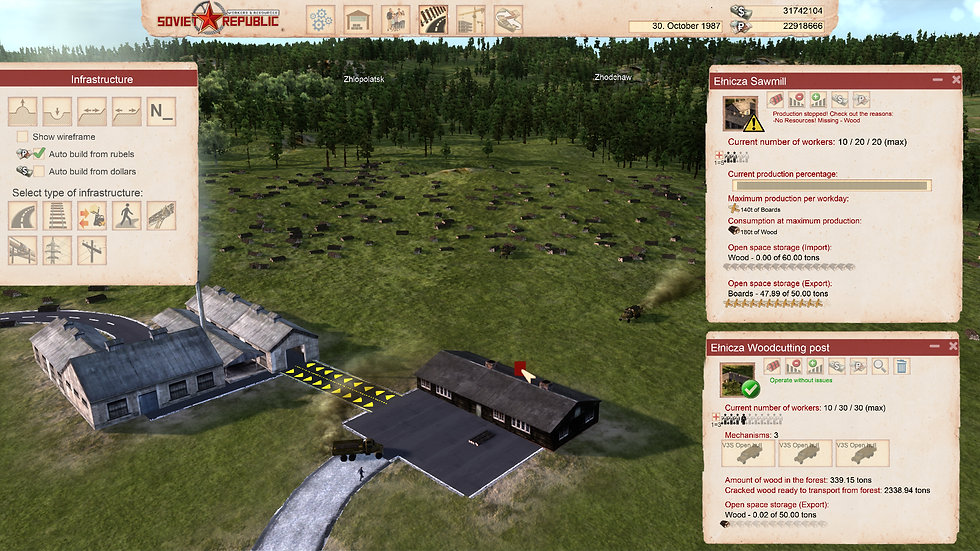The height and width of the screenshot is (551, 980).
Task: Enable Auto build from dollars
Action: click(39, 171)
